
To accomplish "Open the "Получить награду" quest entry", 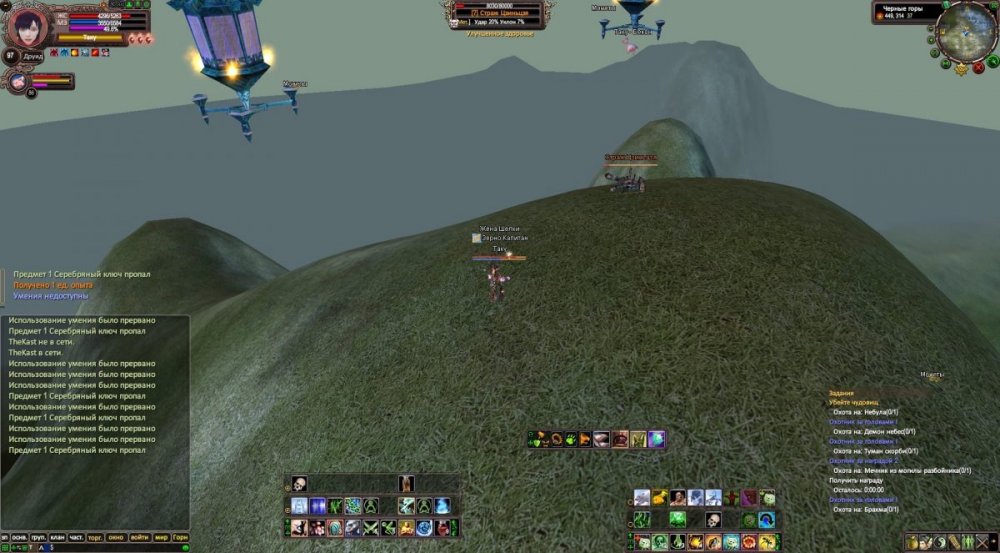I will [856, 480].
